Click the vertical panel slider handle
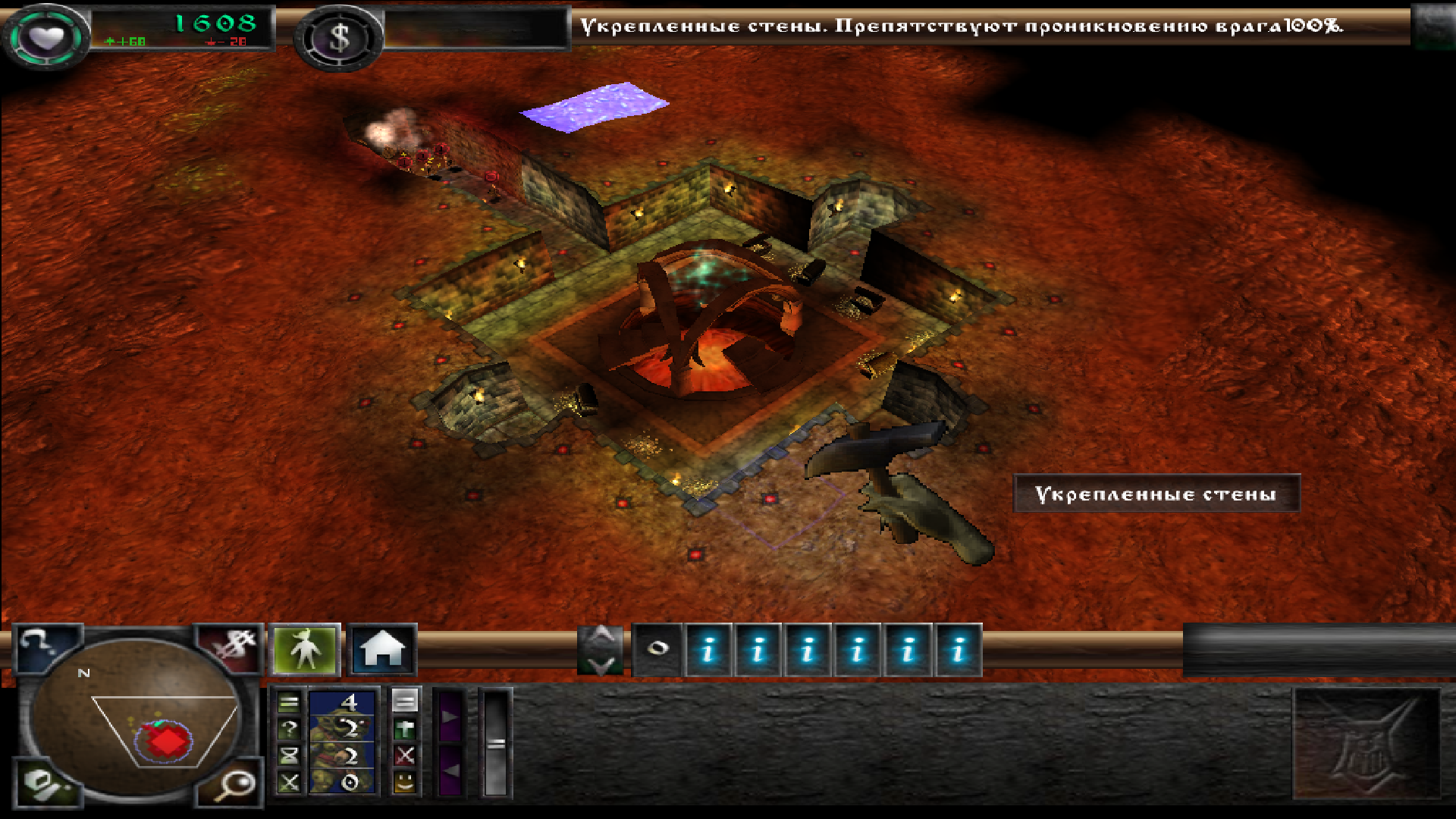This screenshot has height=819, width=1456. [x=496, y=743]
